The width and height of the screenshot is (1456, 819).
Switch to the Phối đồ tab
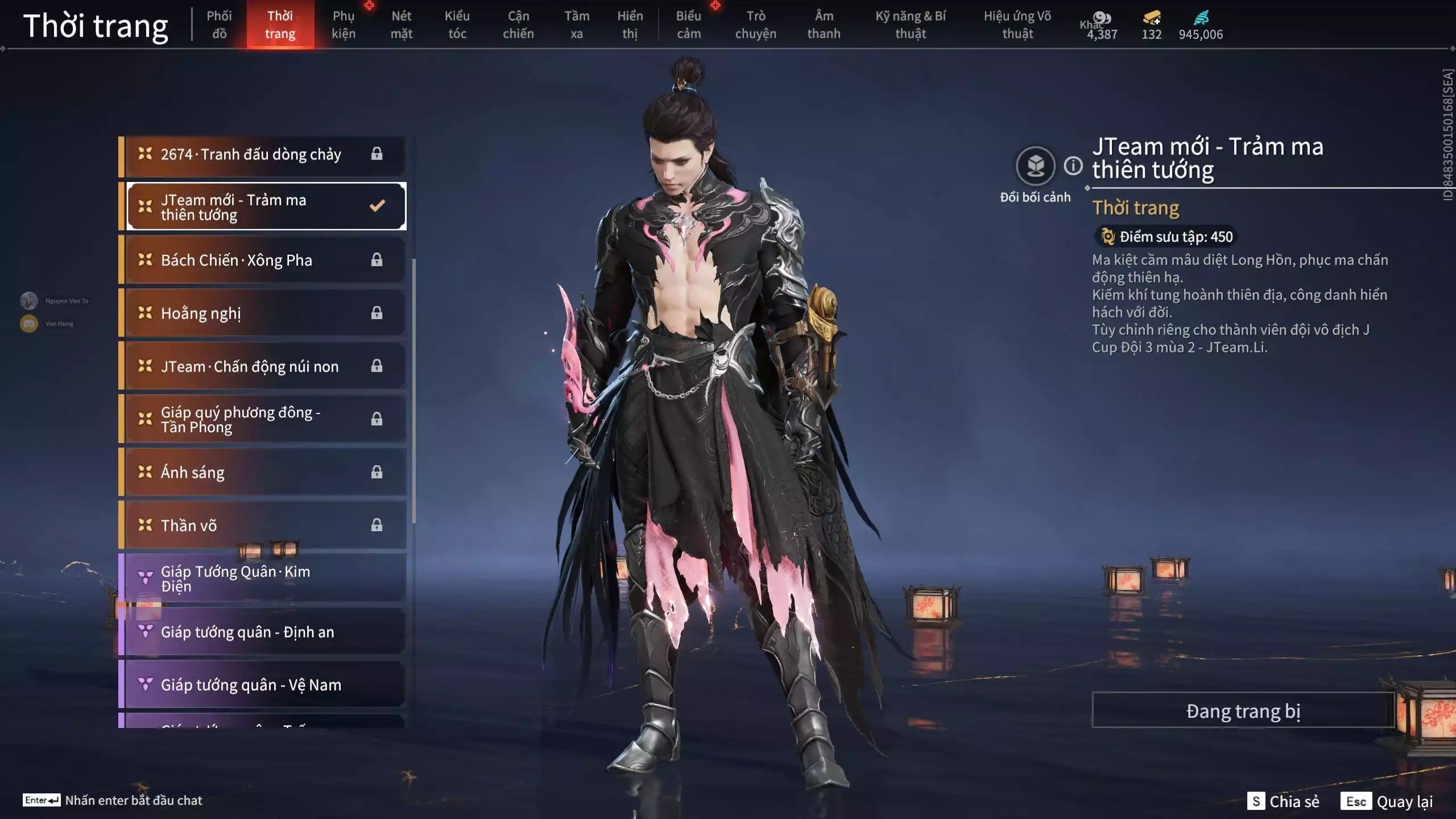(x=219, y=24)
